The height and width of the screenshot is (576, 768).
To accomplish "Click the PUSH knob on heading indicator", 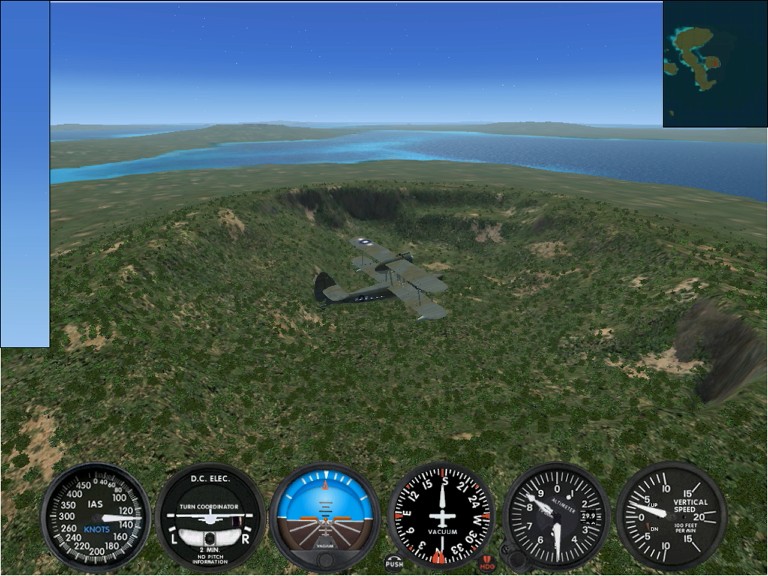I will pos(394,563).
